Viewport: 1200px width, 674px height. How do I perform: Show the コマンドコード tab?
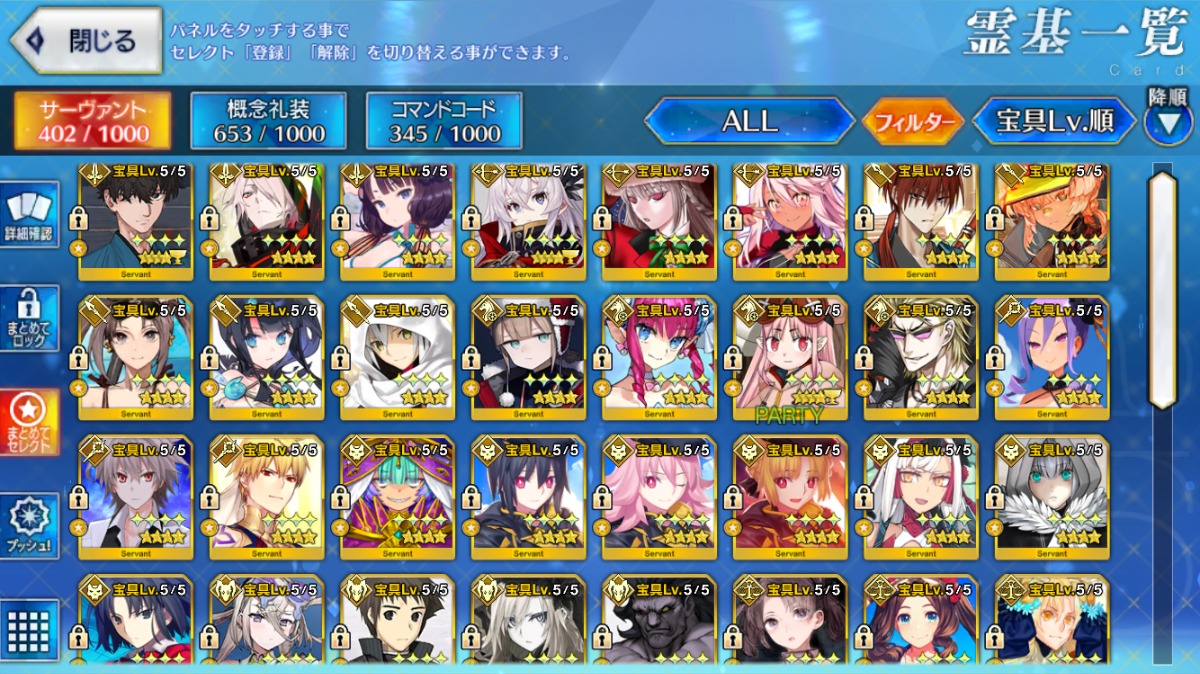(444, 122)
